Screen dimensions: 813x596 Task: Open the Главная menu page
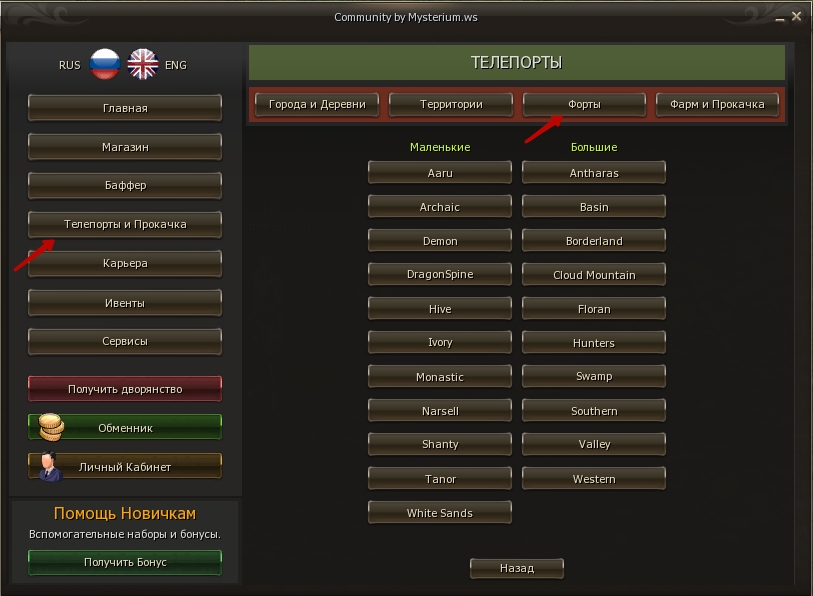pyautogui.click(x=125, y=108)
